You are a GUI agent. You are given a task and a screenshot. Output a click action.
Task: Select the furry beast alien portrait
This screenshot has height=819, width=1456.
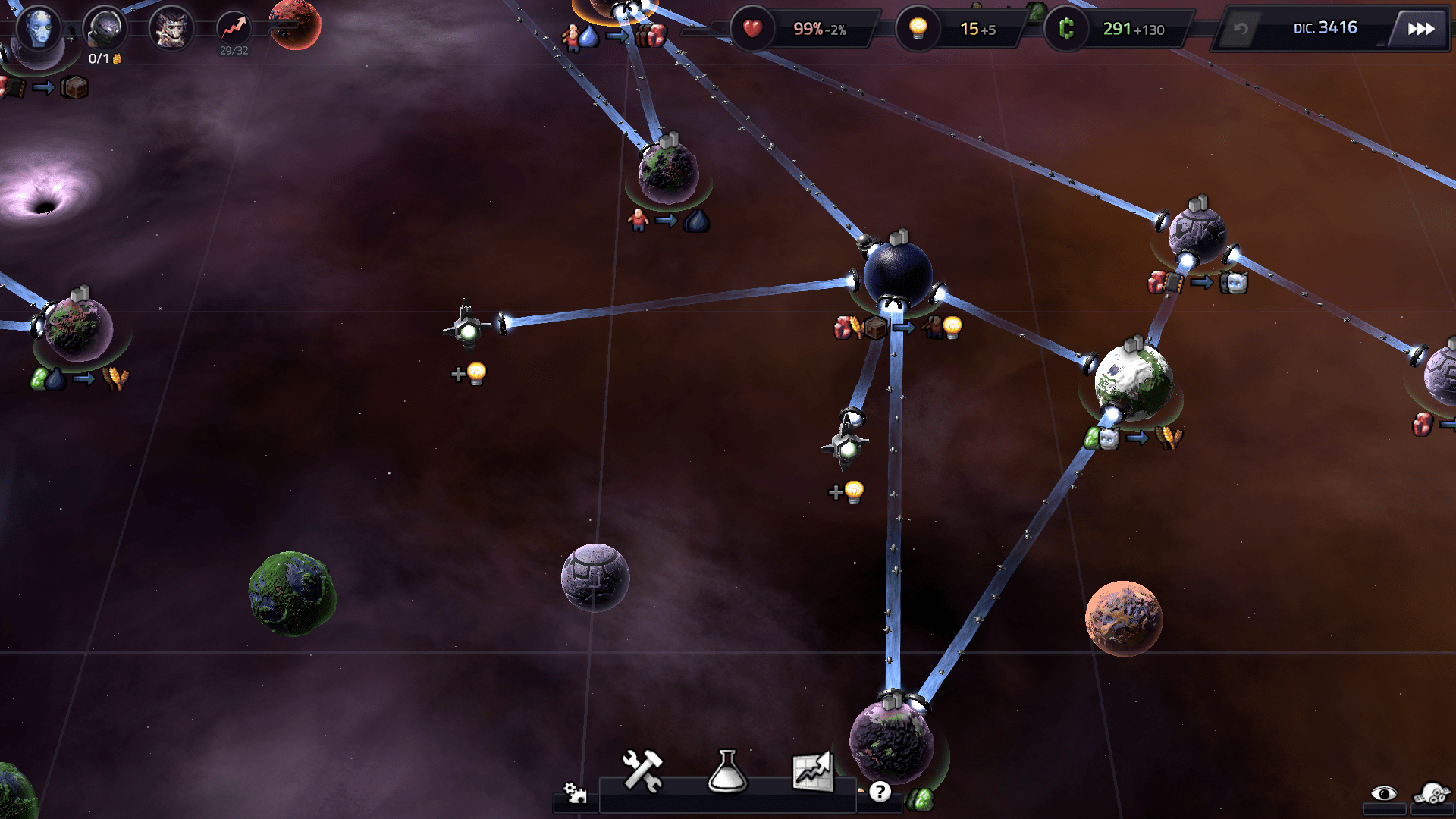coord(171,29)
